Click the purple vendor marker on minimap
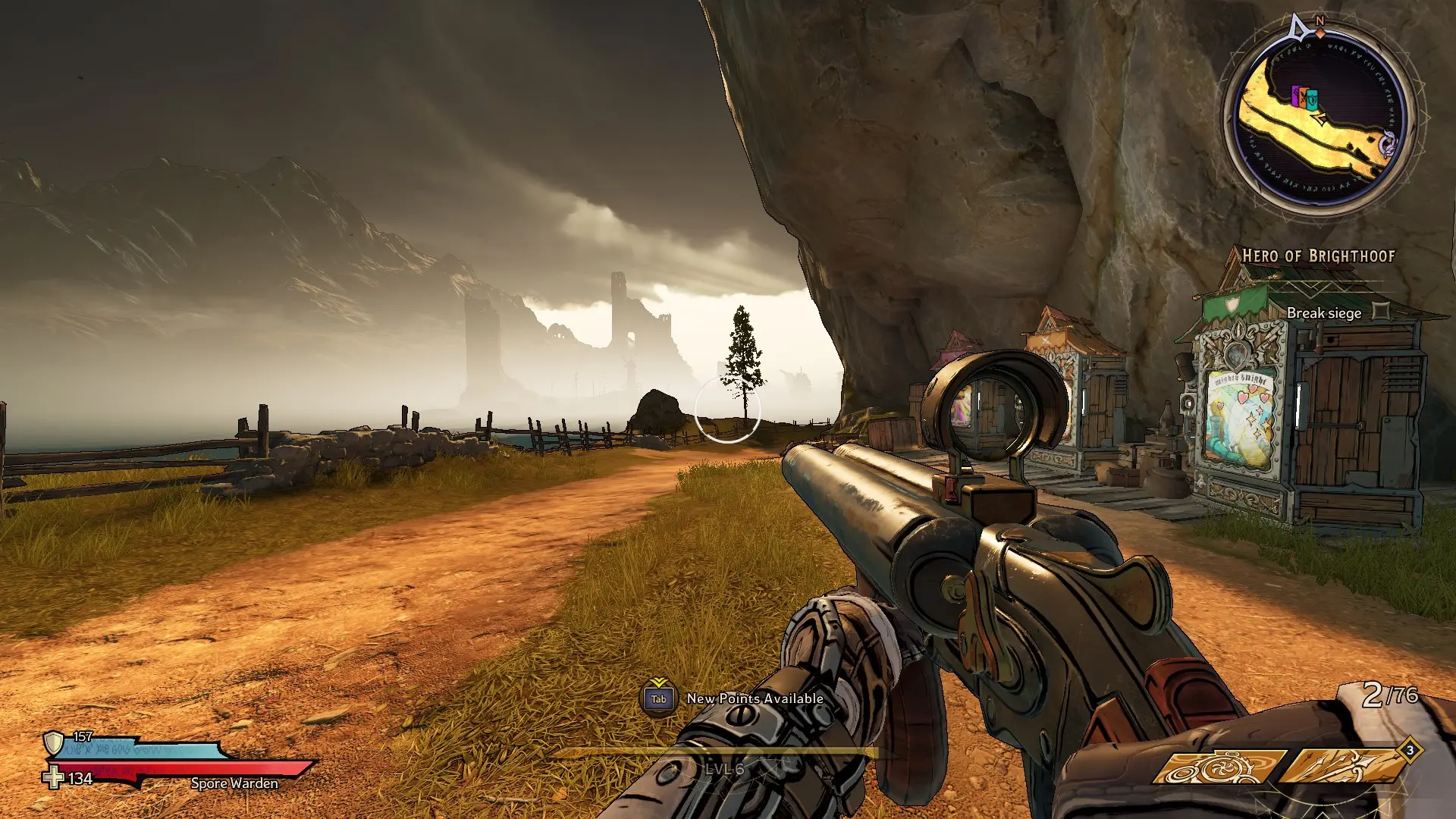 tap(1296, 96)
